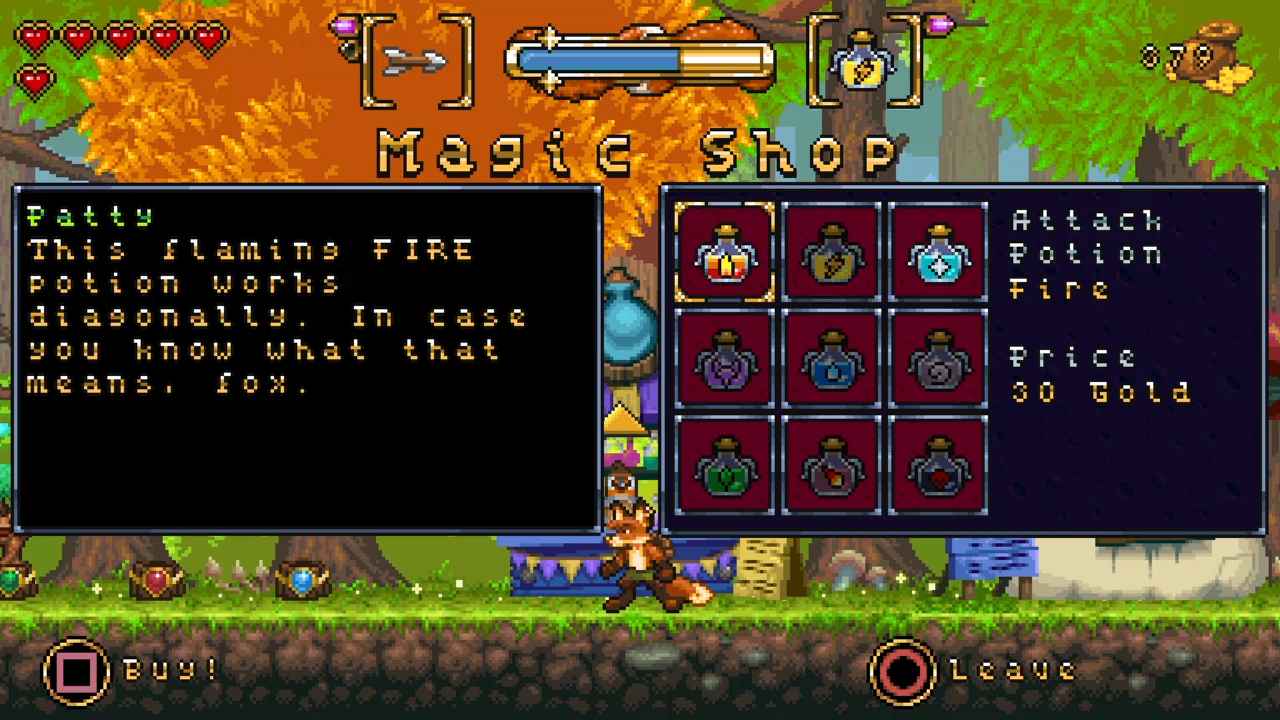Select the dark heart potion

tap(939, 464)
